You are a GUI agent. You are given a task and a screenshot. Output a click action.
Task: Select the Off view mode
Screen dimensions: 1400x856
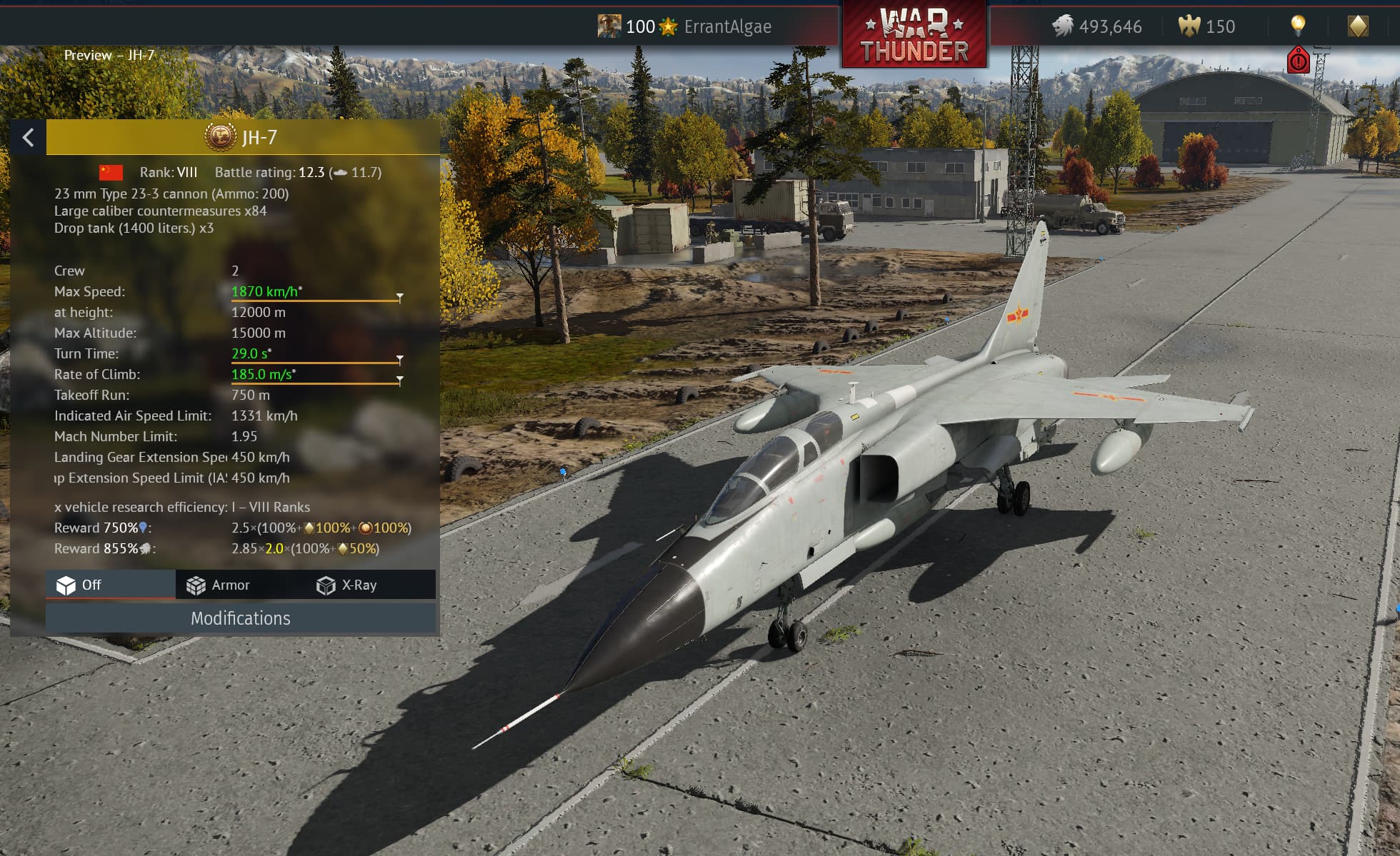(80, 585)
